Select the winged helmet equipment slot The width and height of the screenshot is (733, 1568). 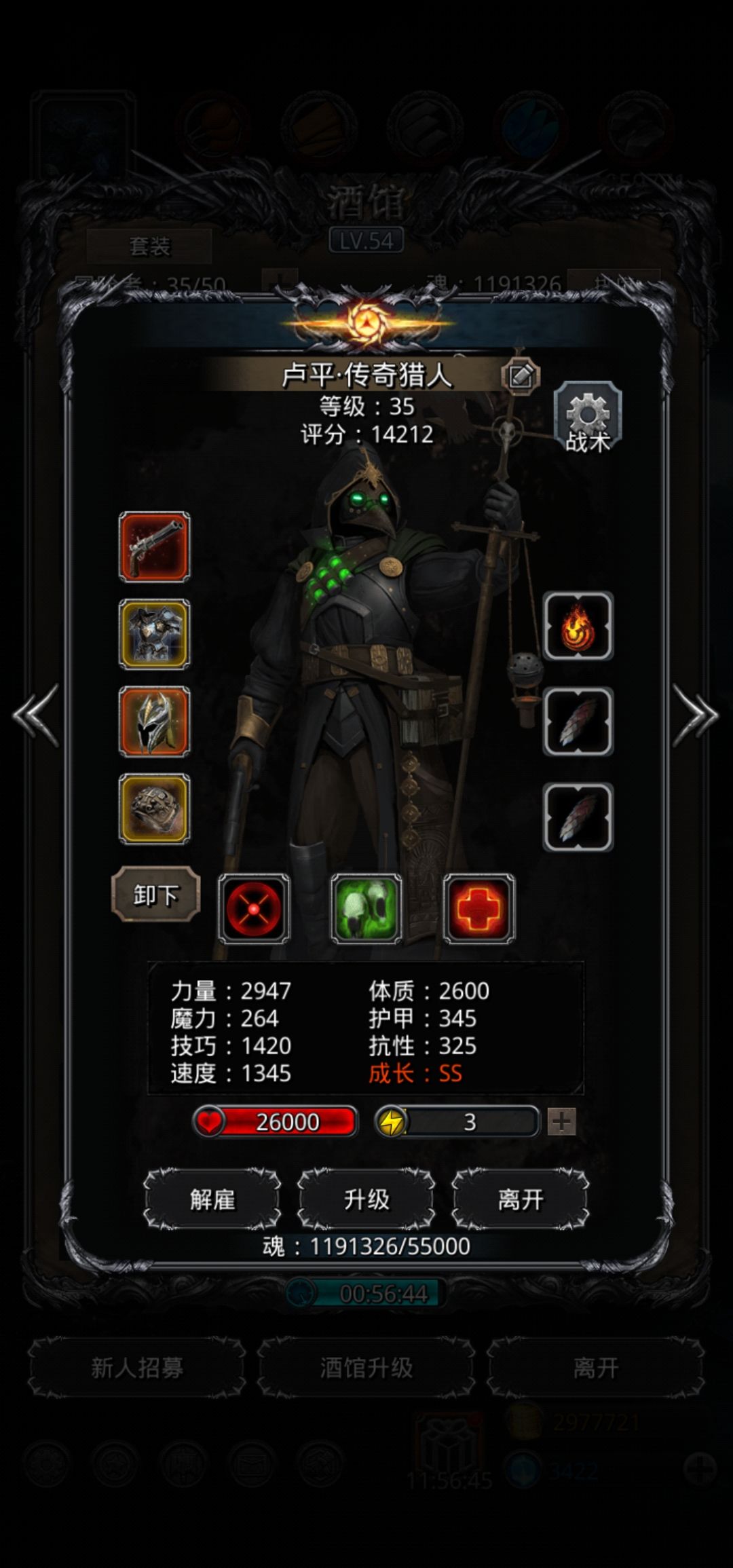[155, 722]
